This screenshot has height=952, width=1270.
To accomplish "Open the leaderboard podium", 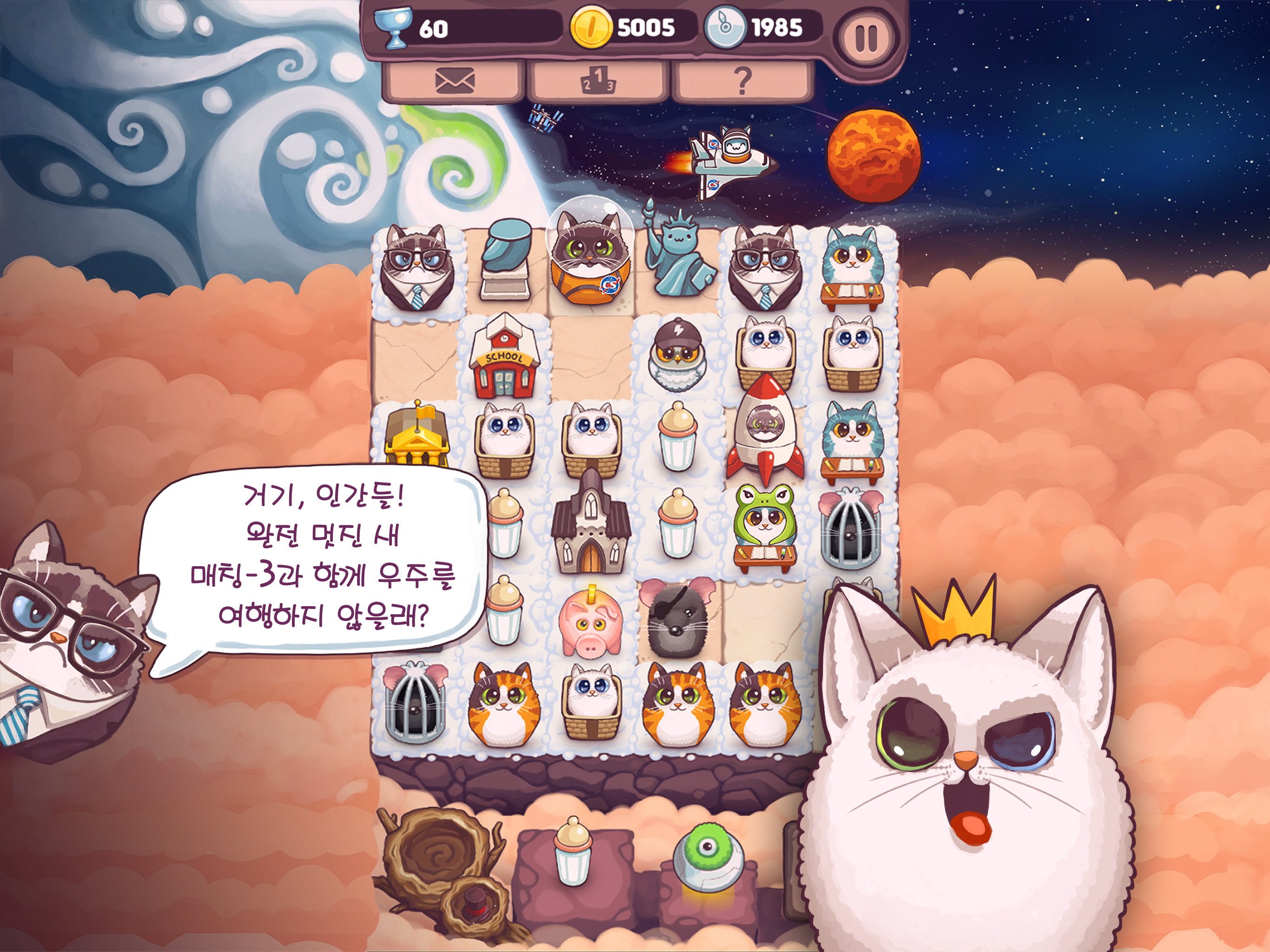I will 595,85.
